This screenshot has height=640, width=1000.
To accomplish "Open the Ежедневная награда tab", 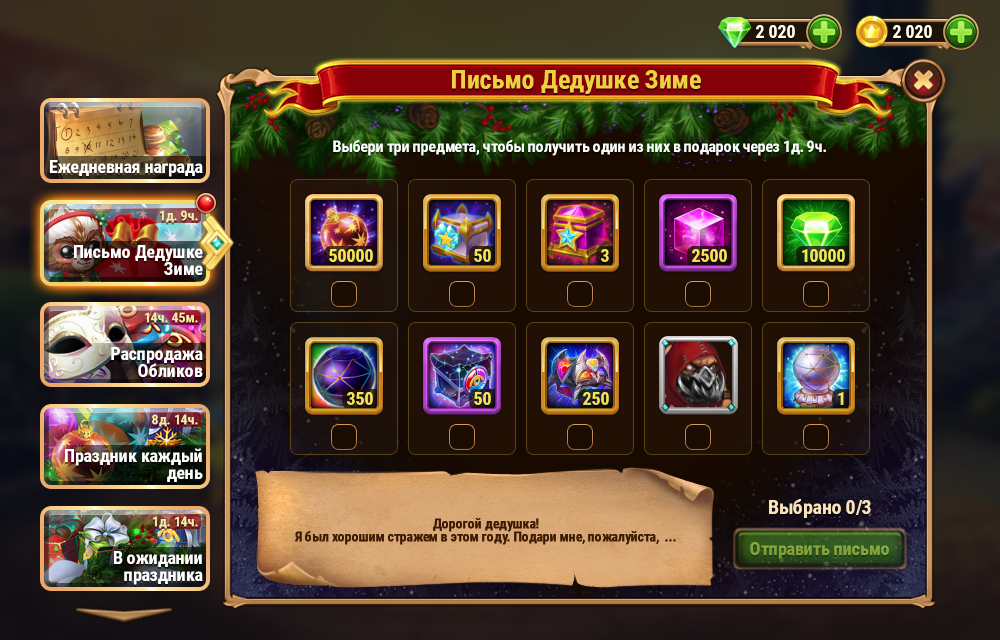I will coord(125,140).
